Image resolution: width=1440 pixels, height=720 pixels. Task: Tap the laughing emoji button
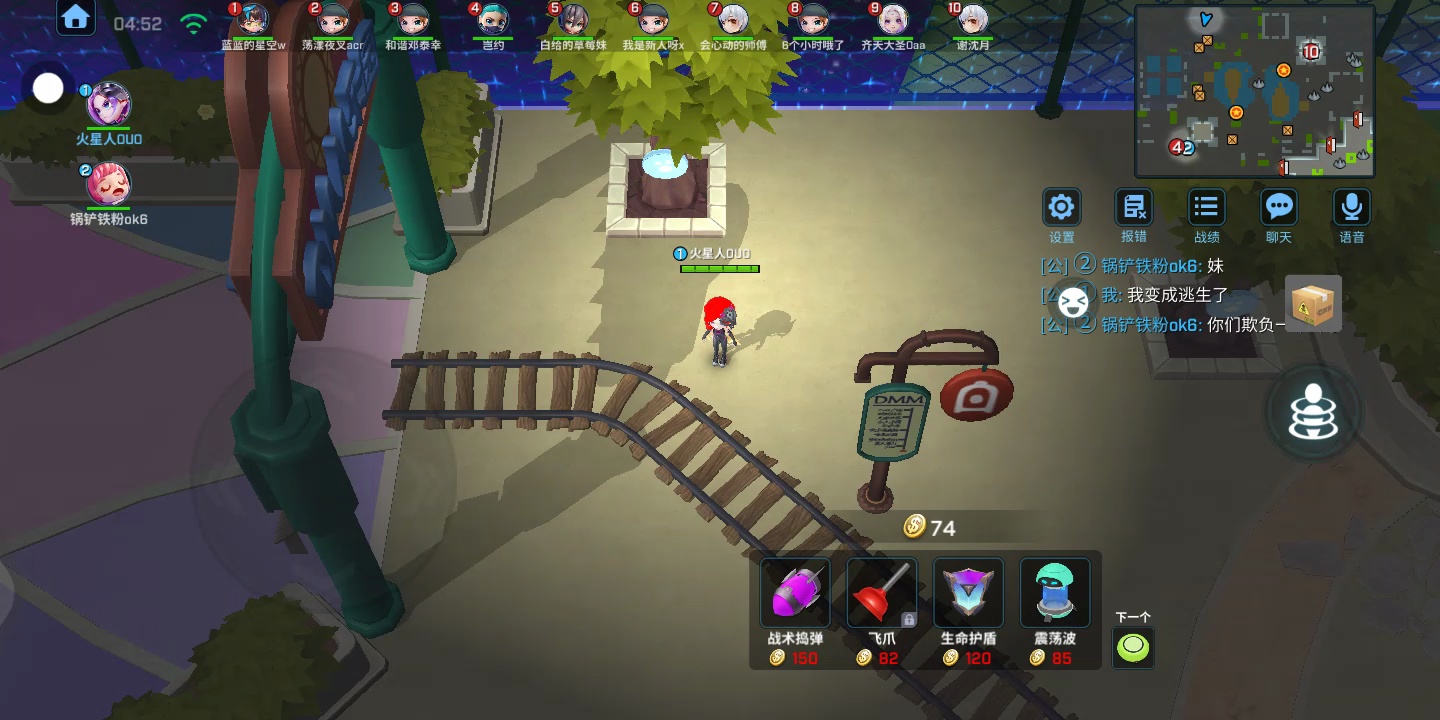click(1073, 301)
